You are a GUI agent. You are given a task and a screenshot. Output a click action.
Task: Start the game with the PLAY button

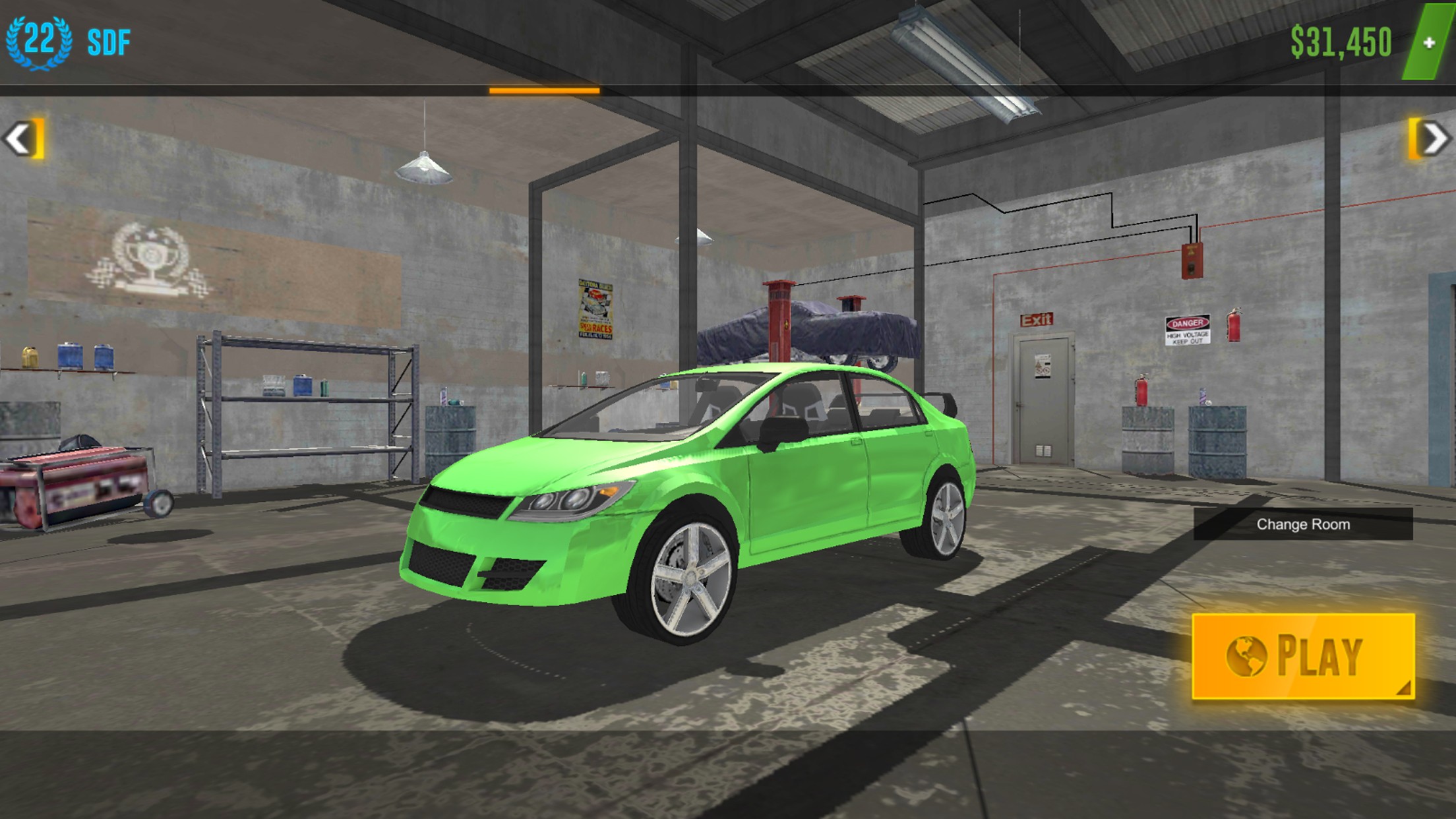(1303, 656)
